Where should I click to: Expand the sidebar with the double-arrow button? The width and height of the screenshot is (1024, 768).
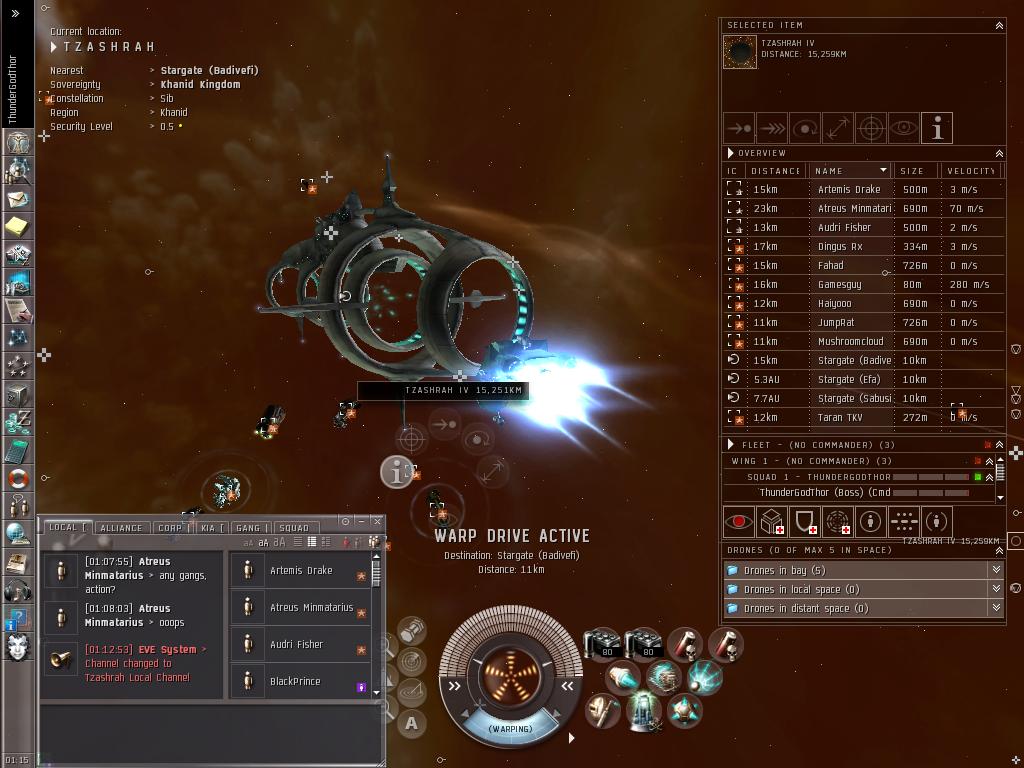point(15,13)
